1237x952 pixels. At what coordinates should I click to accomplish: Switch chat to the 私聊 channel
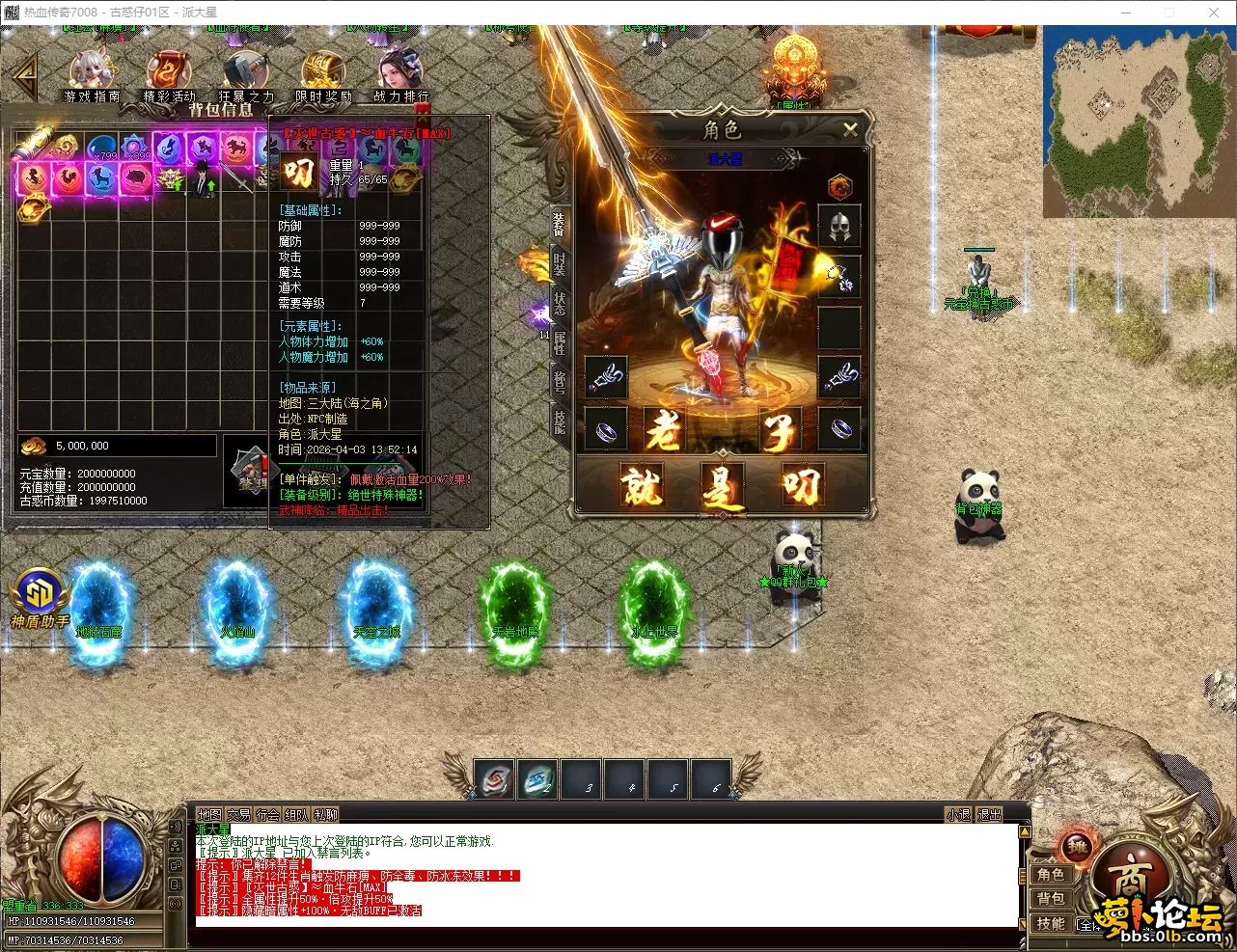coord(326,815)
